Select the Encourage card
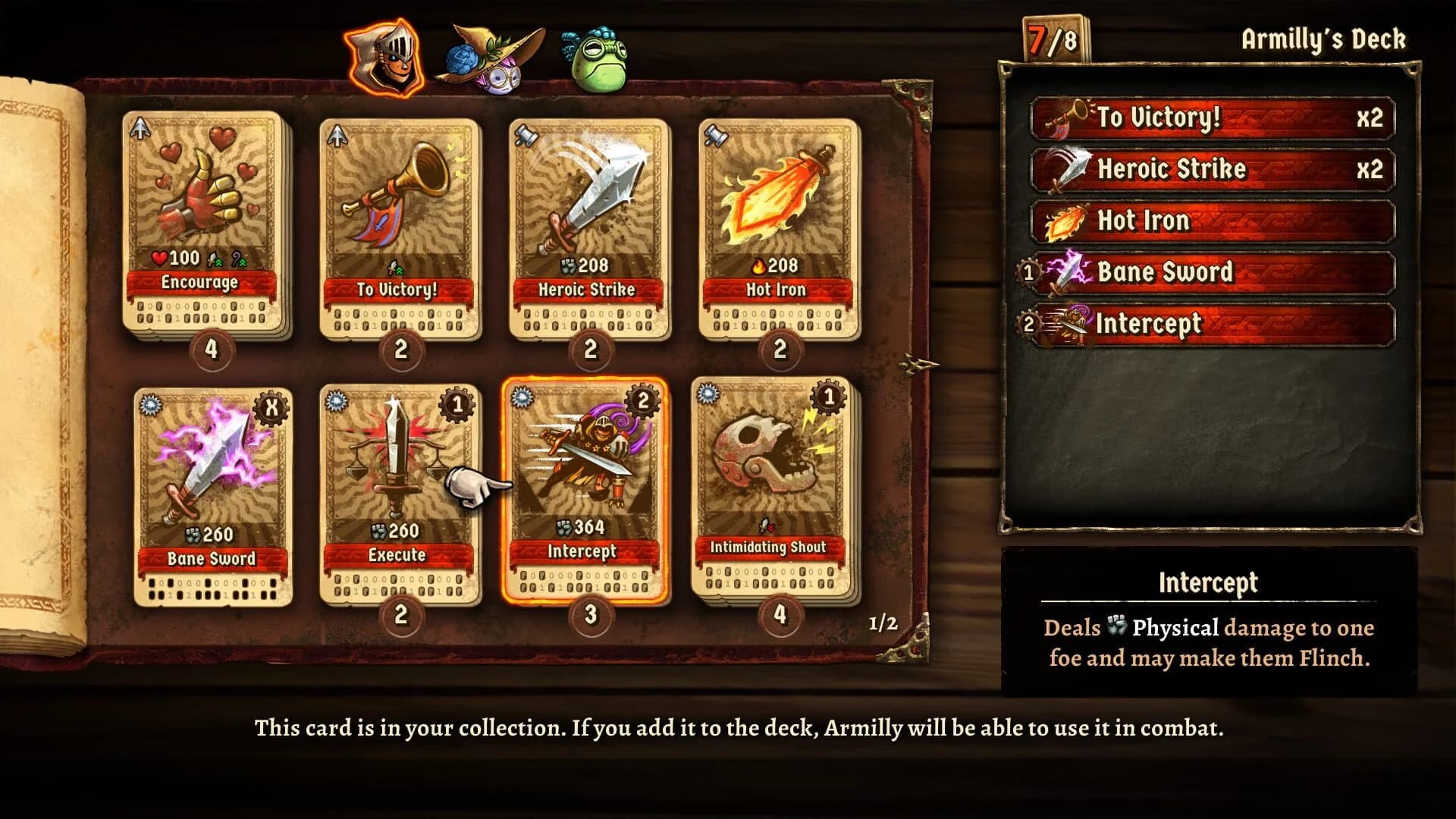 pos(199,220)
